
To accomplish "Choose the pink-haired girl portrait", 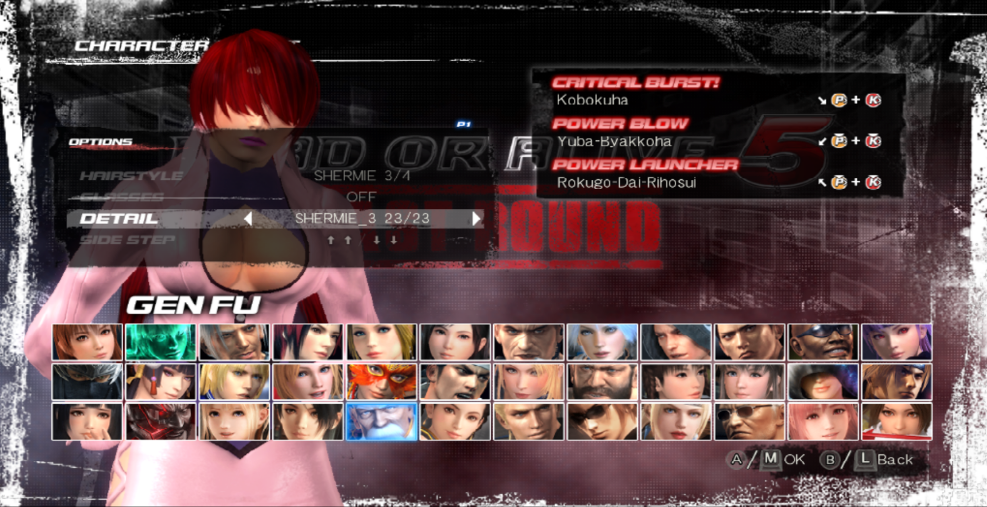I will coord(823,422).
